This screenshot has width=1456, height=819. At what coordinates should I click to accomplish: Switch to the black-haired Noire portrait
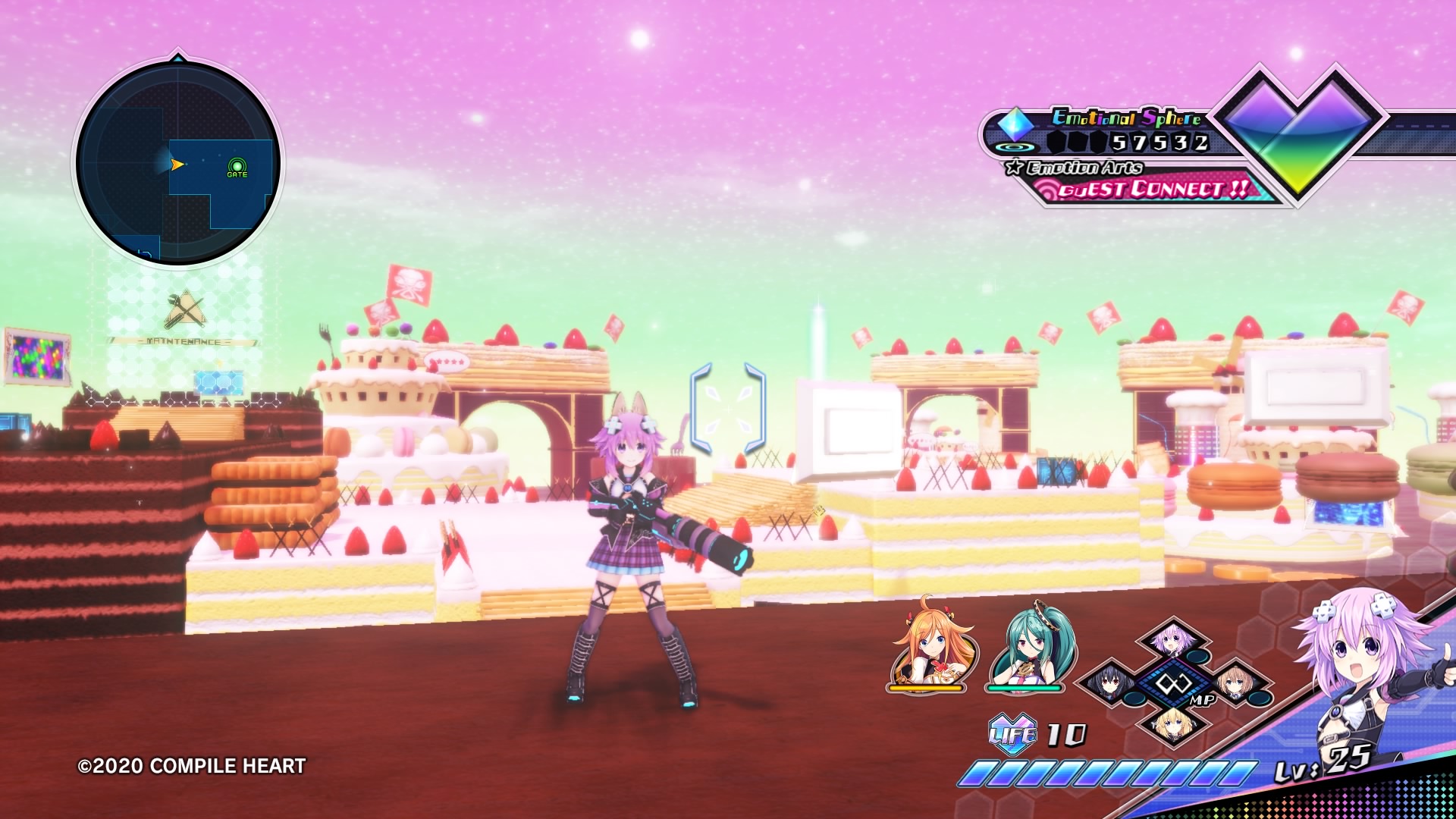(x=1109, y=683)
